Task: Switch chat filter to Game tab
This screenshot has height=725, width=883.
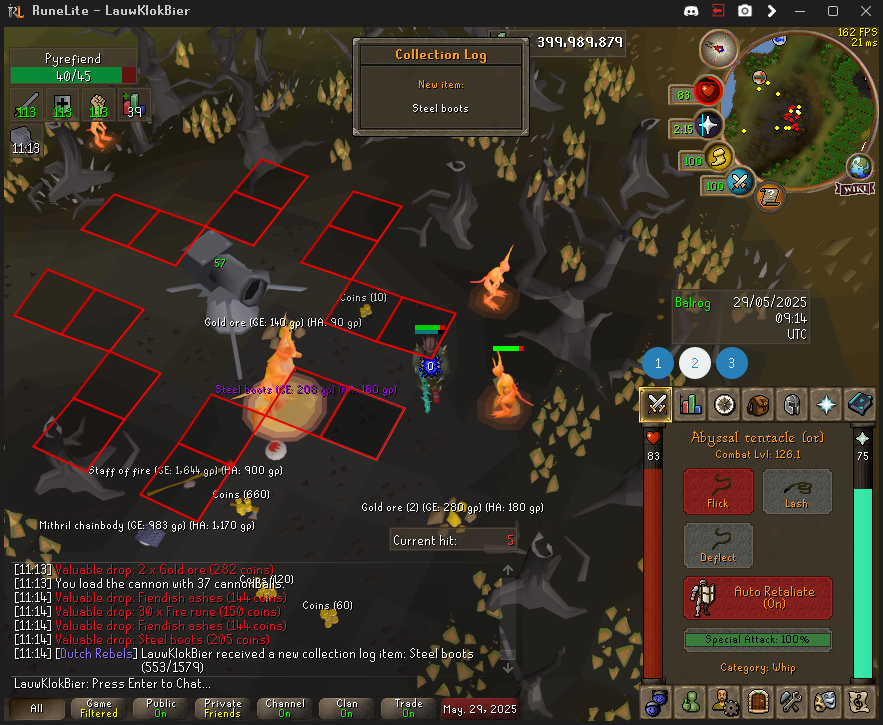Action: coord(99,708)
